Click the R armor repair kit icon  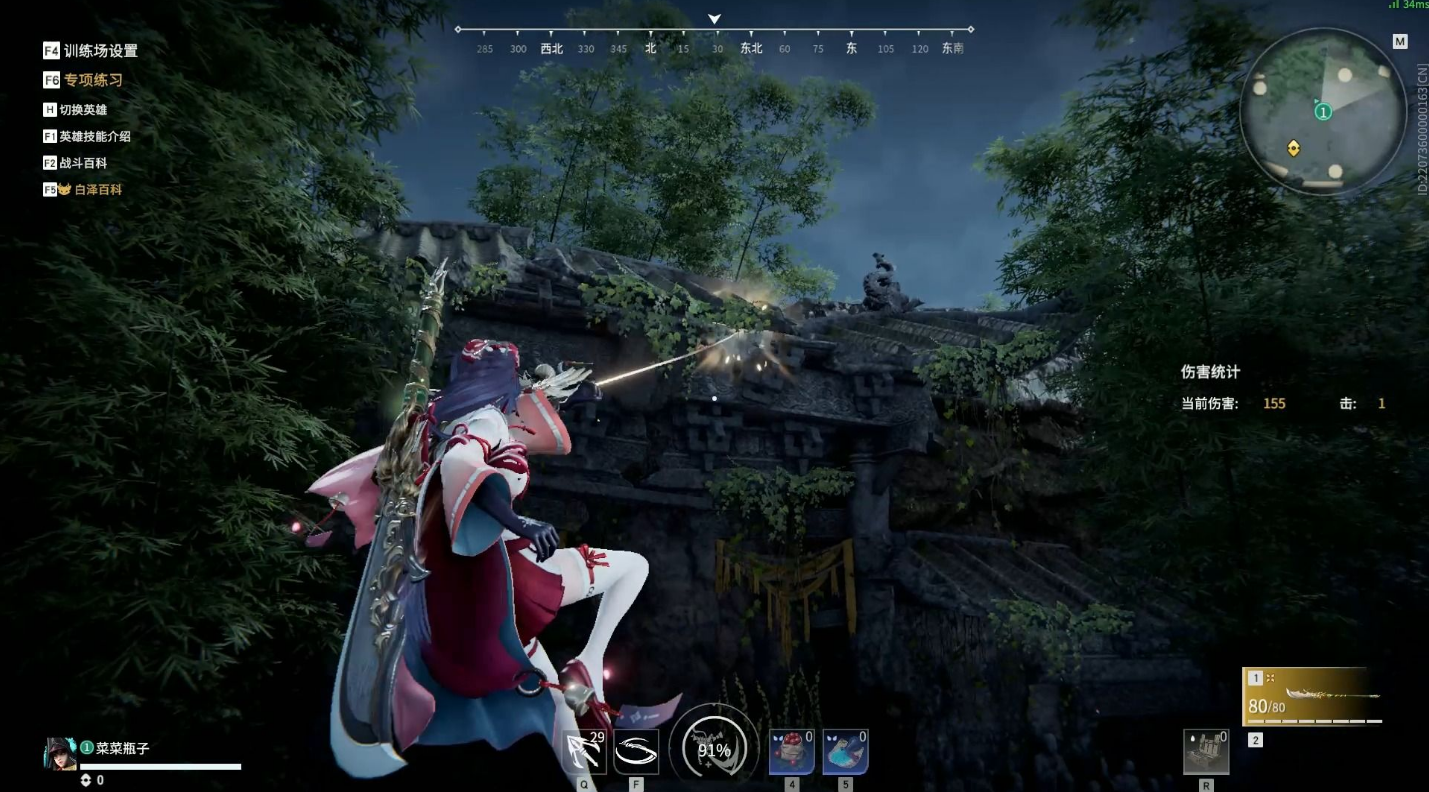click(x=1206, y=750)
